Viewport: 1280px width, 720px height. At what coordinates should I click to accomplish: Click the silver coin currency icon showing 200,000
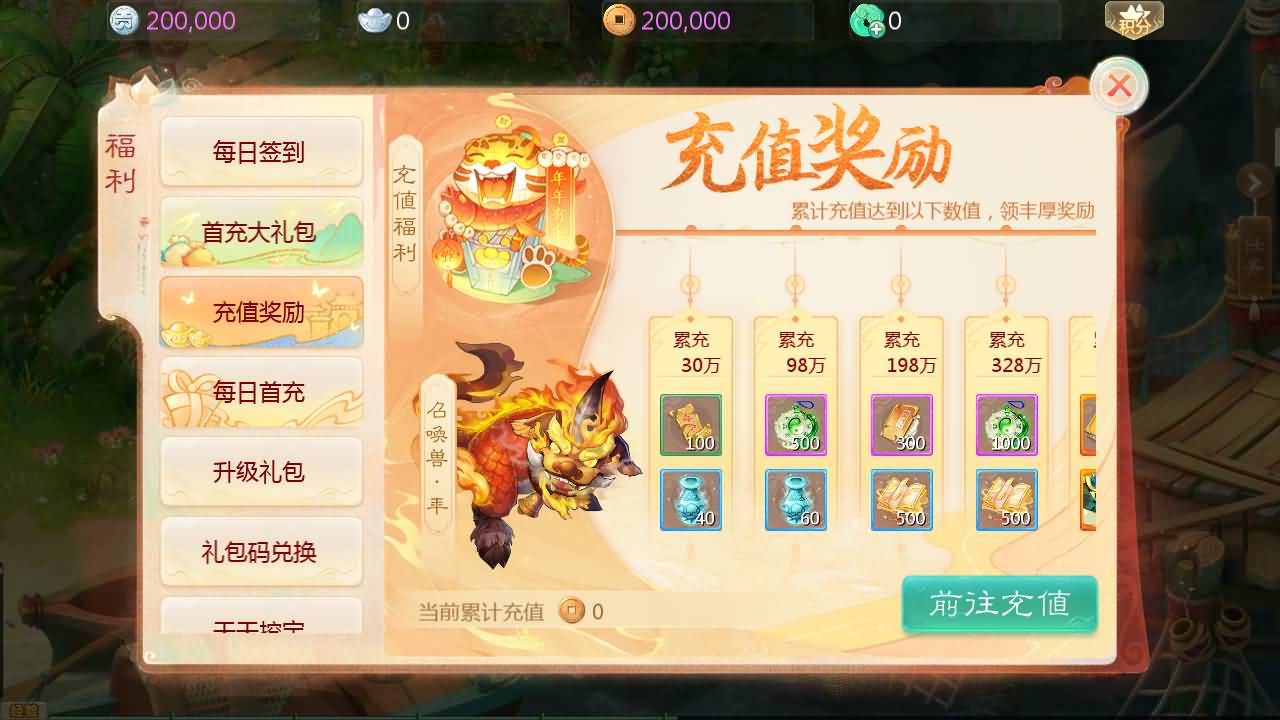click(123, 19)
